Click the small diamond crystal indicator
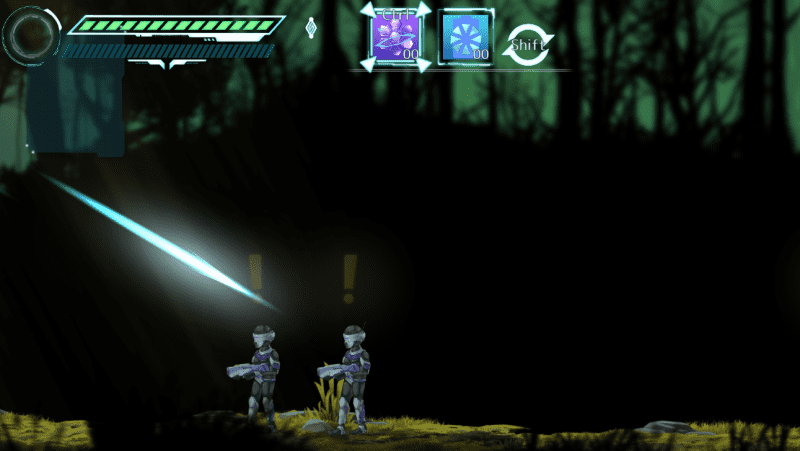 pos(311,28)
